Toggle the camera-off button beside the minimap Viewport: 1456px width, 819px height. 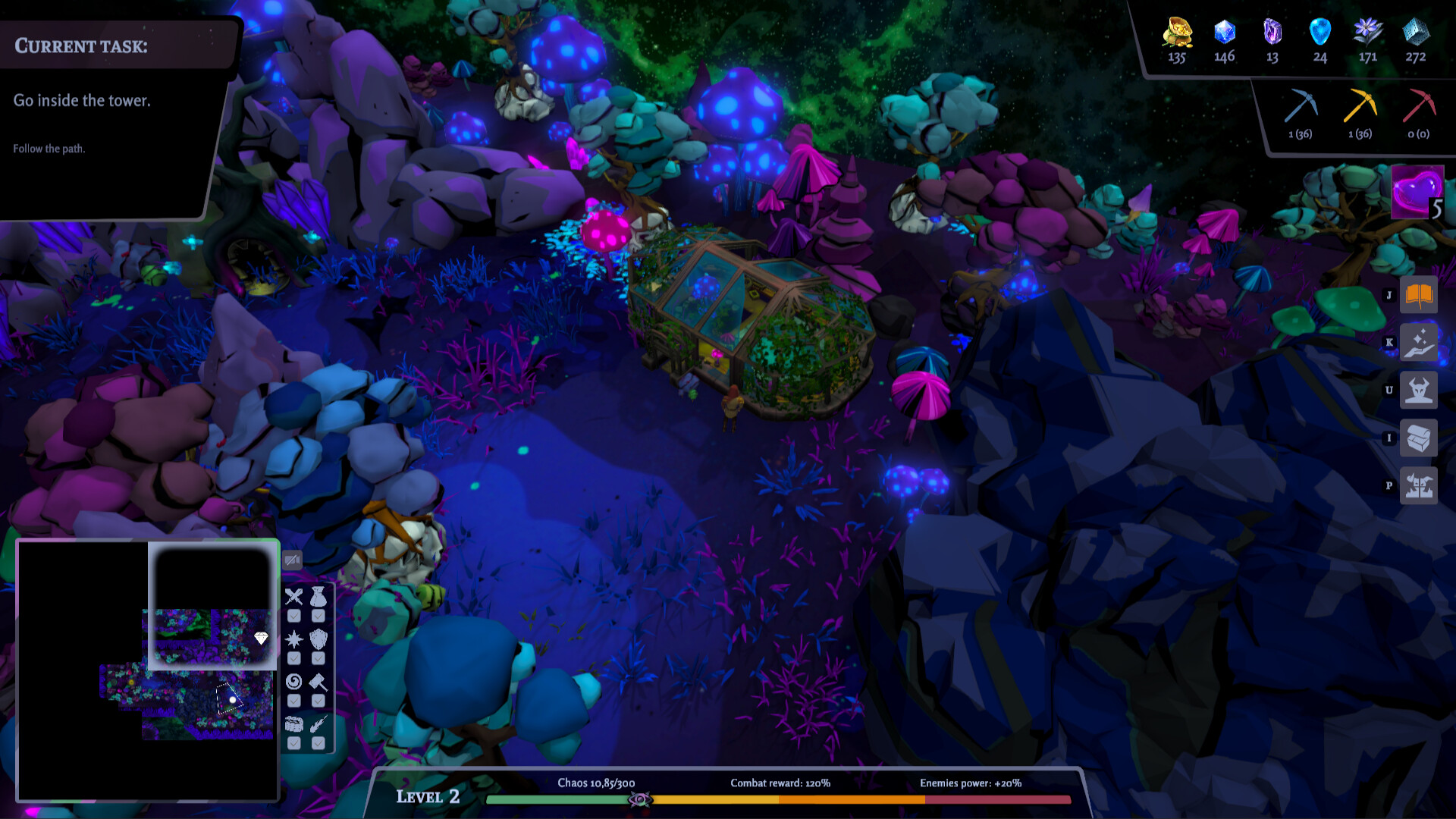pos(292,560)
